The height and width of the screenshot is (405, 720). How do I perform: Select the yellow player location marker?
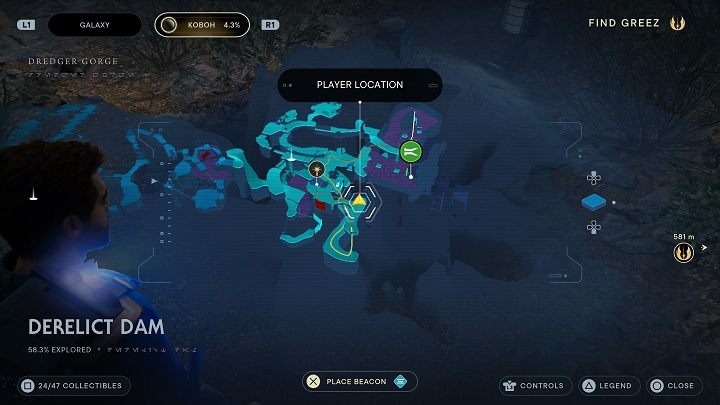point(359,201)
